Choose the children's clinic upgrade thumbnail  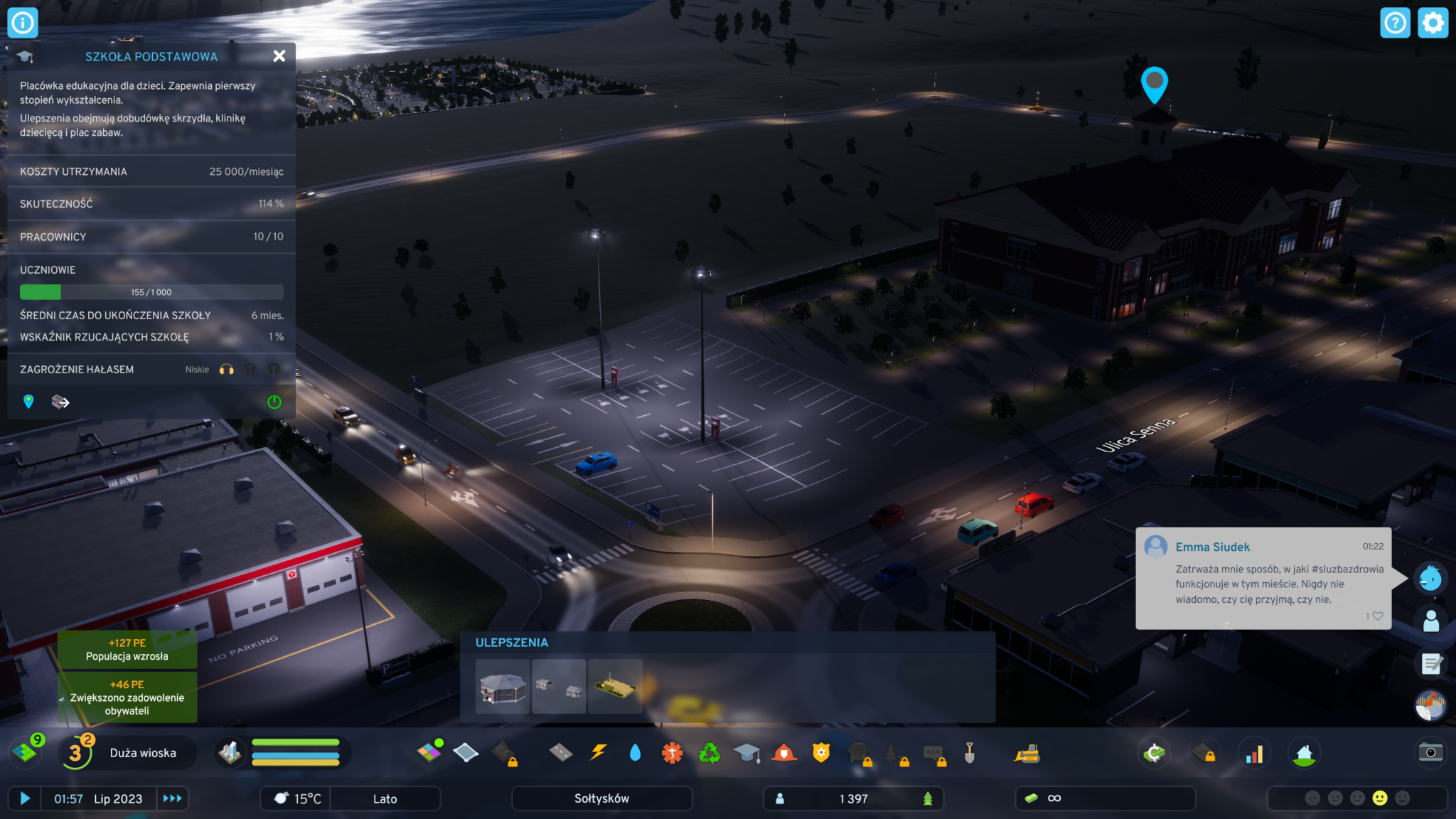coord(559,687)
